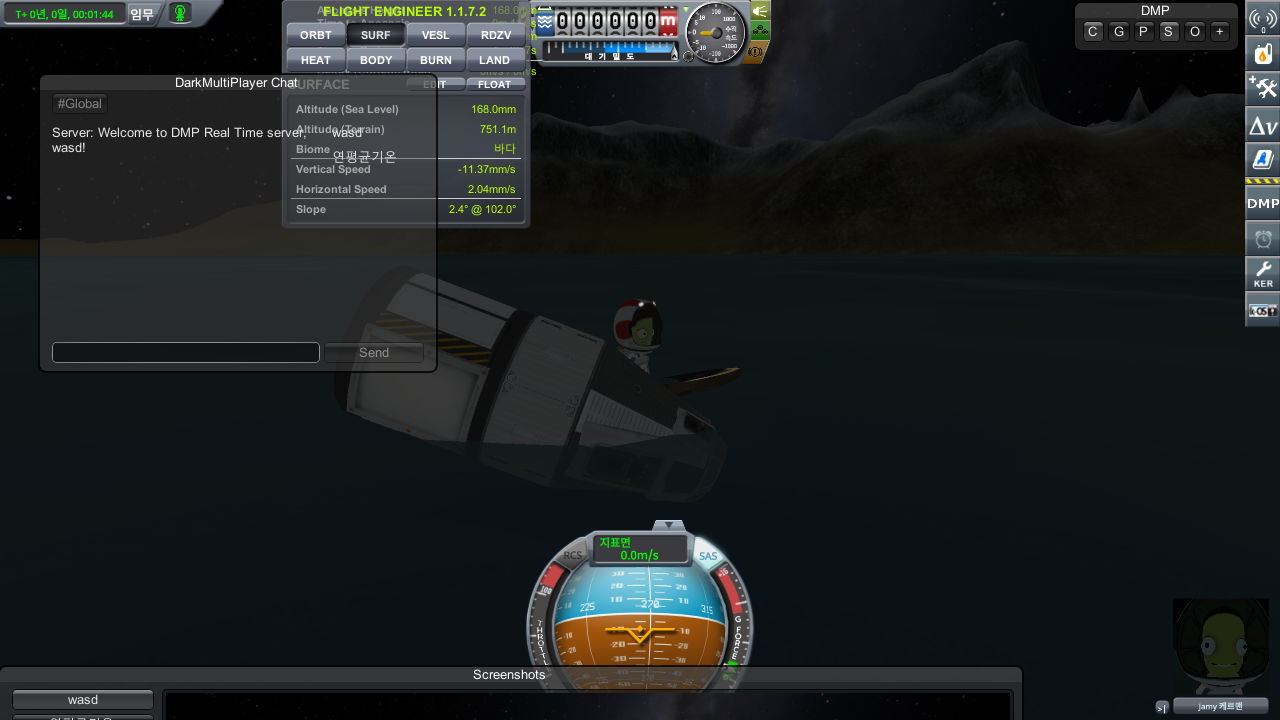Select player wasd in Screenshots list
The width and height of the screenshot is (1280, 720).
(83, 700)
